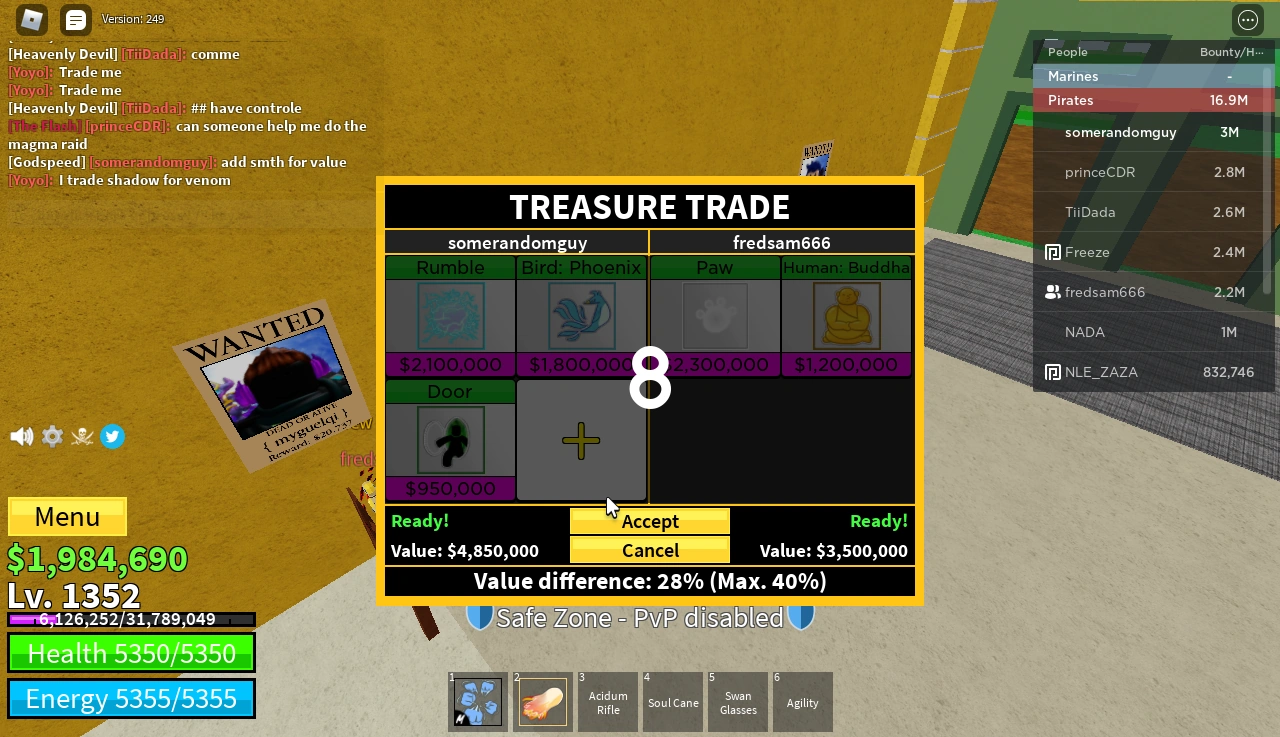Select fredsam666's name tab in the trade

(781, 242)
